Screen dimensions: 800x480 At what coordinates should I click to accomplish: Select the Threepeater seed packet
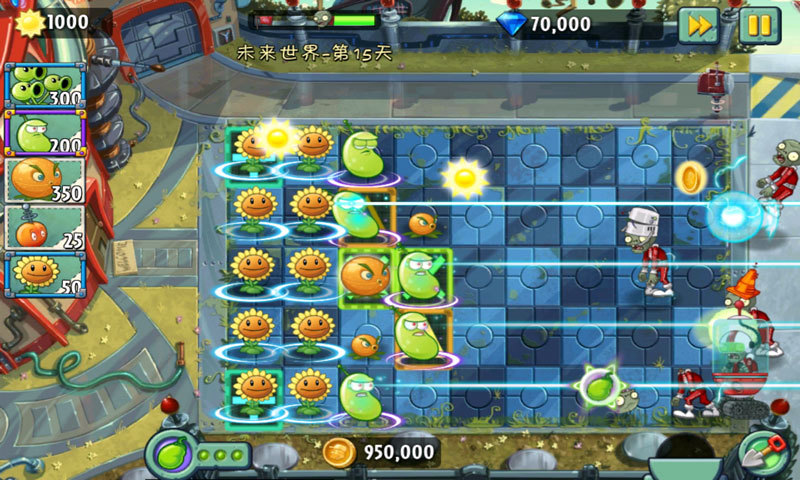click(44, 84)
